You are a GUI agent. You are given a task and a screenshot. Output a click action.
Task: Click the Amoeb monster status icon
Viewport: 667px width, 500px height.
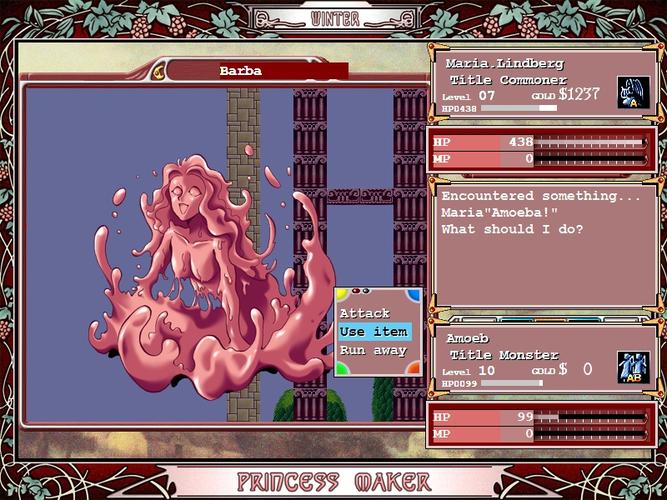[633, 366]
